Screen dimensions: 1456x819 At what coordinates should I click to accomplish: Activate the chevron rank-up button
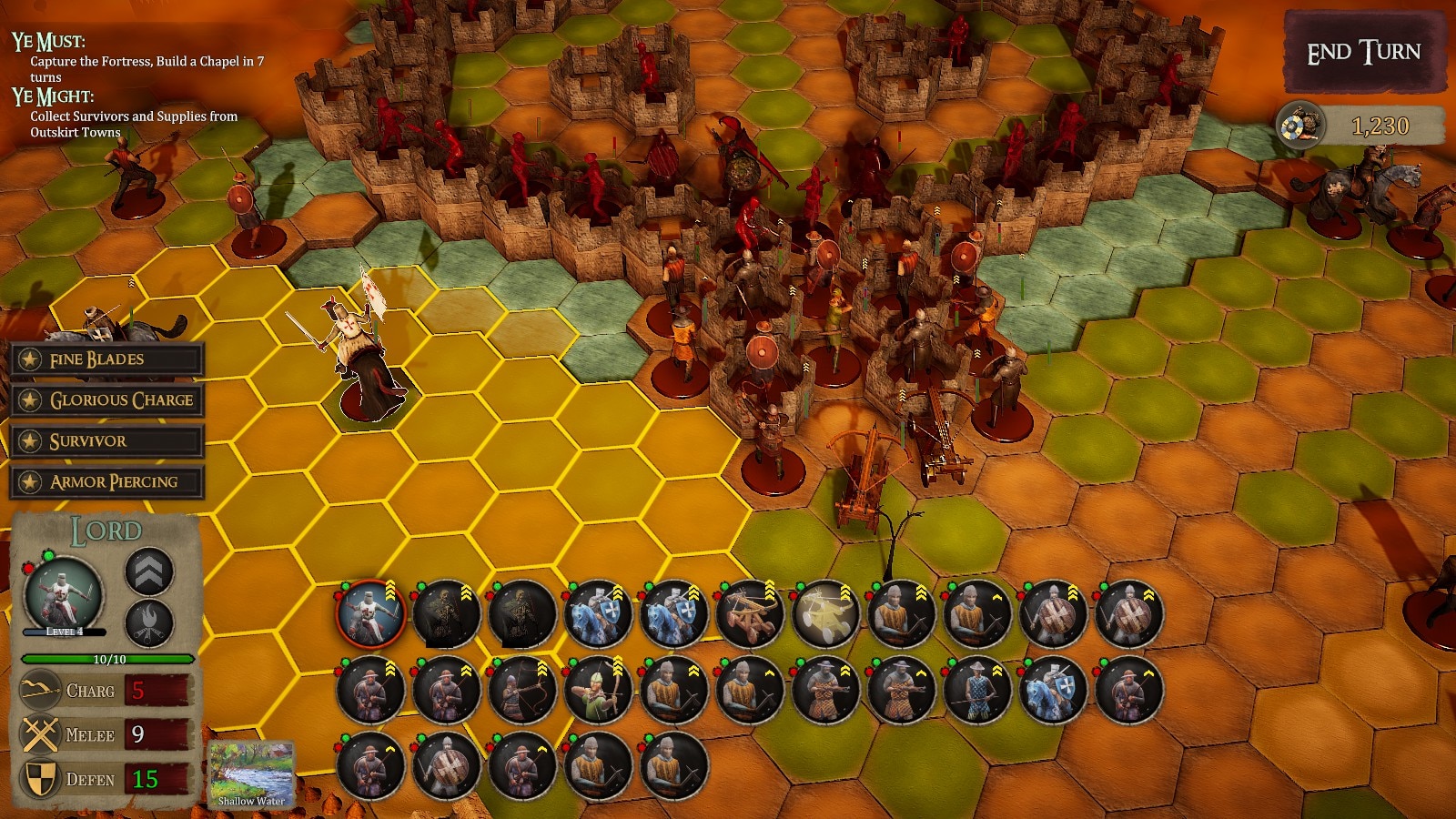tap(149, 571)
